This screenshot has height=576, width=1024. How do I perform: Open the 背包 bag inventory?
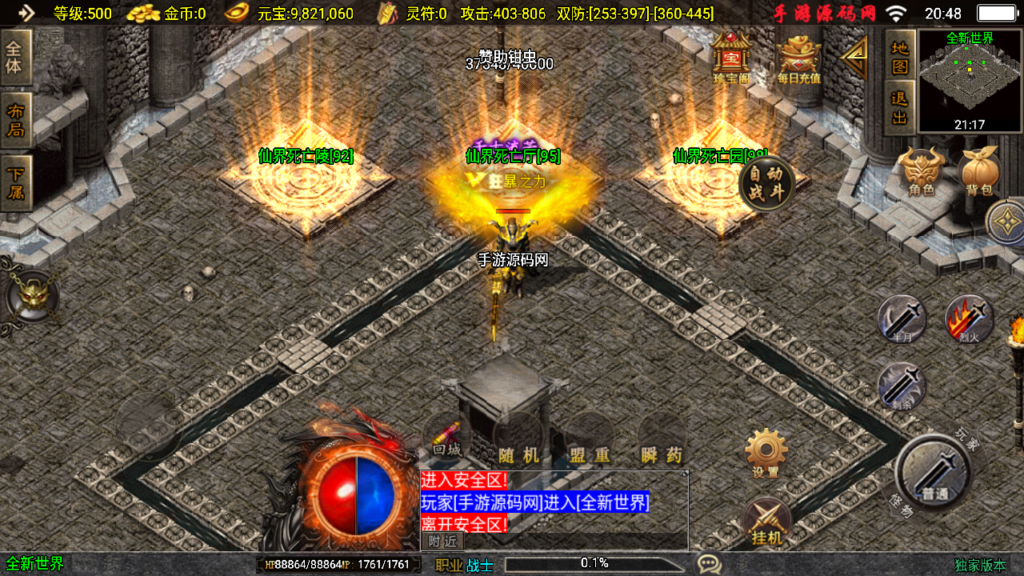[x=981, y=172]
